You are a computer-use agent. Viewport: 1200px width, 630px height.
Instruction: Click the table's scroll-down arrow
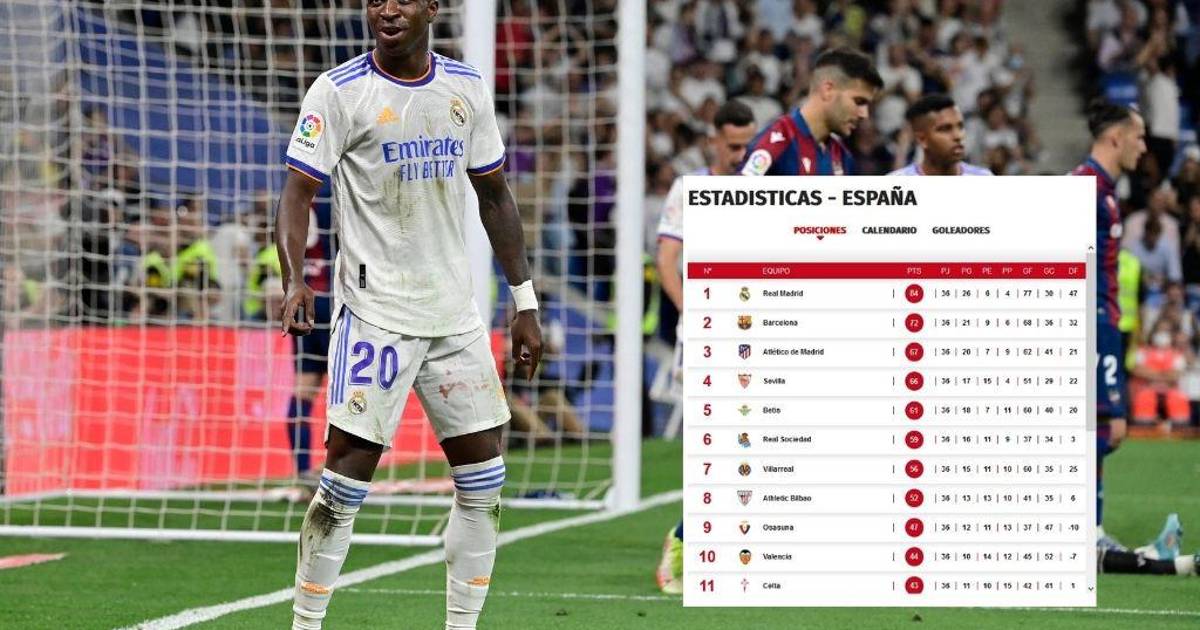tap(1090, 590)
